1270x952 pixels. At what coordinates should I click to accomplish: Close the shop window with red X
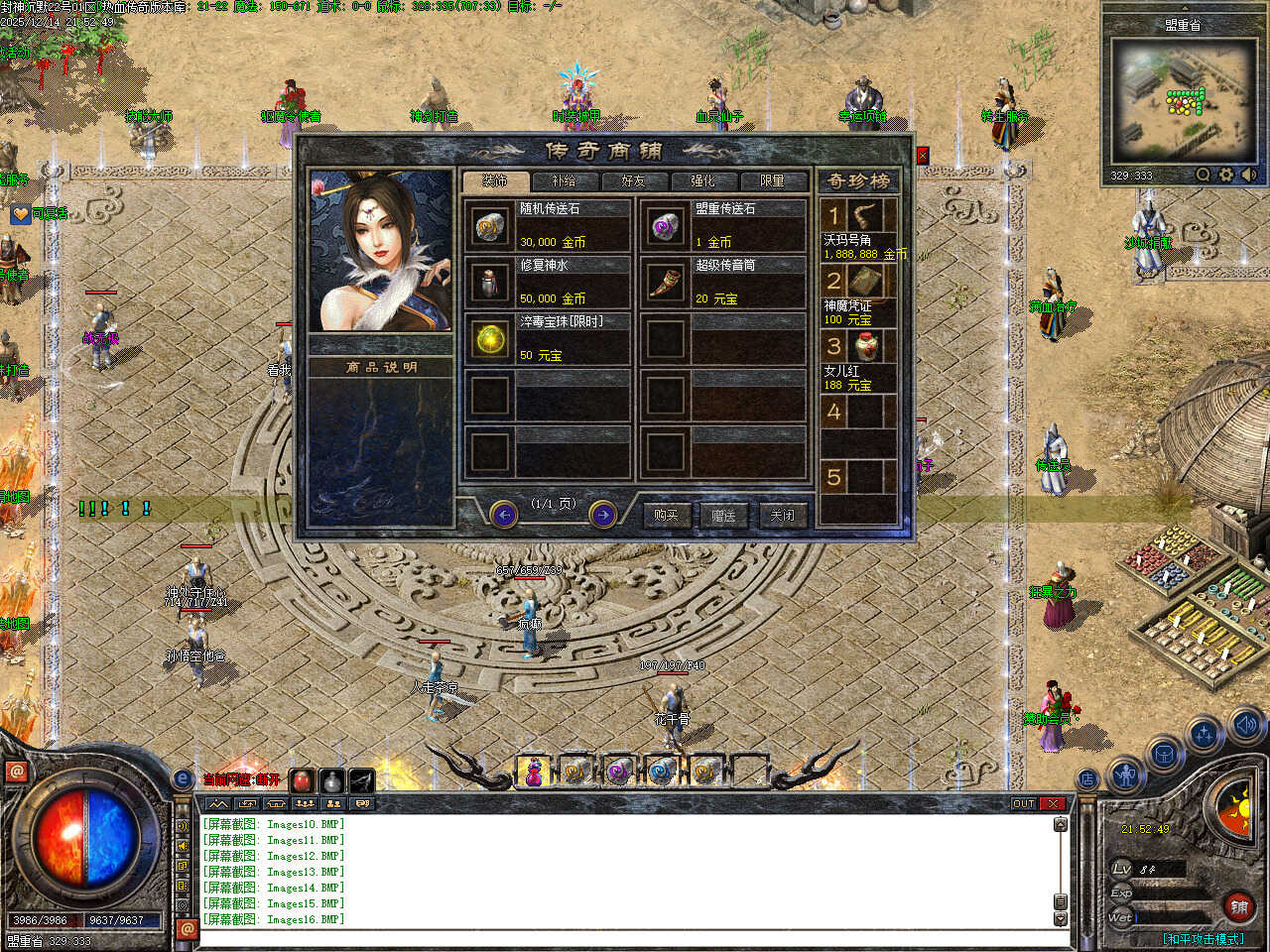923,155
